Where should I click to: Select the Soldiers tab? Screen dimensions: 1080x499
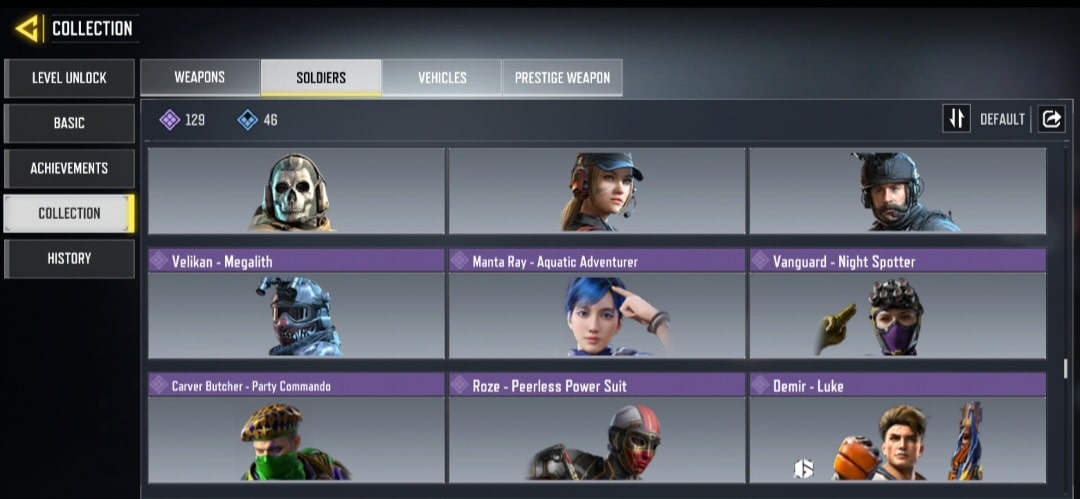point(321,77)
